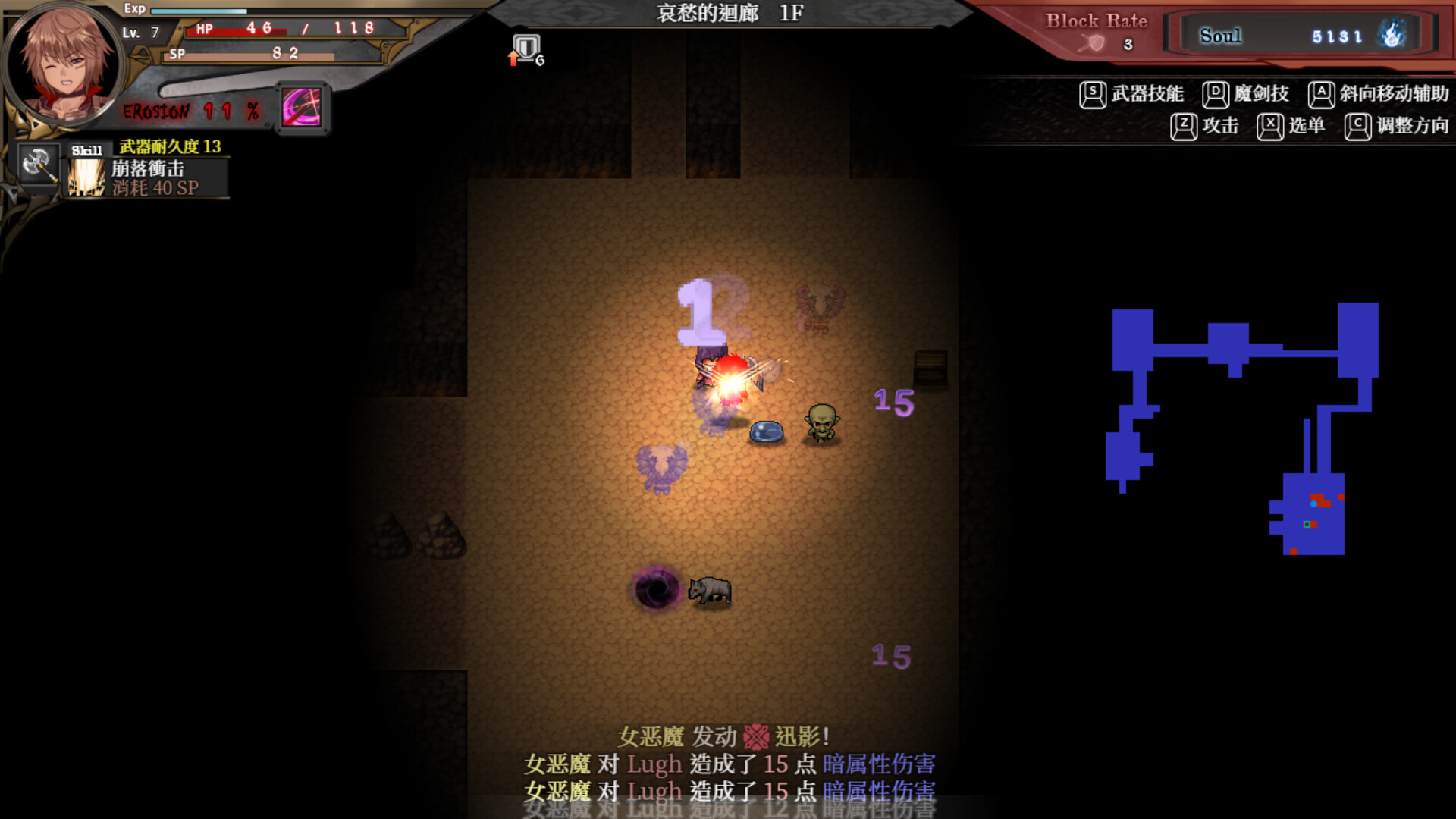Click the 迅影 skill emblem in battle log
The width and height of the screenshot is (1456, 819).
tap(756, 735)
